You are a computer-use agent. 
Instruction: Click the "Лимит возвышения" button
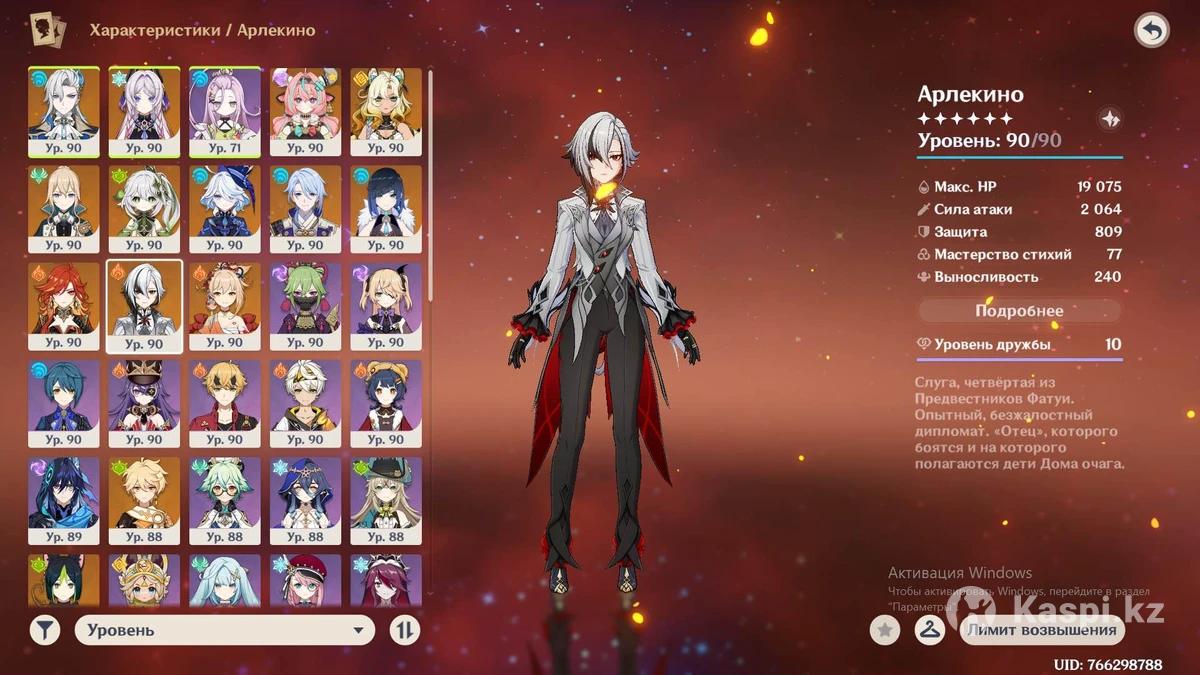[1043, 630]
